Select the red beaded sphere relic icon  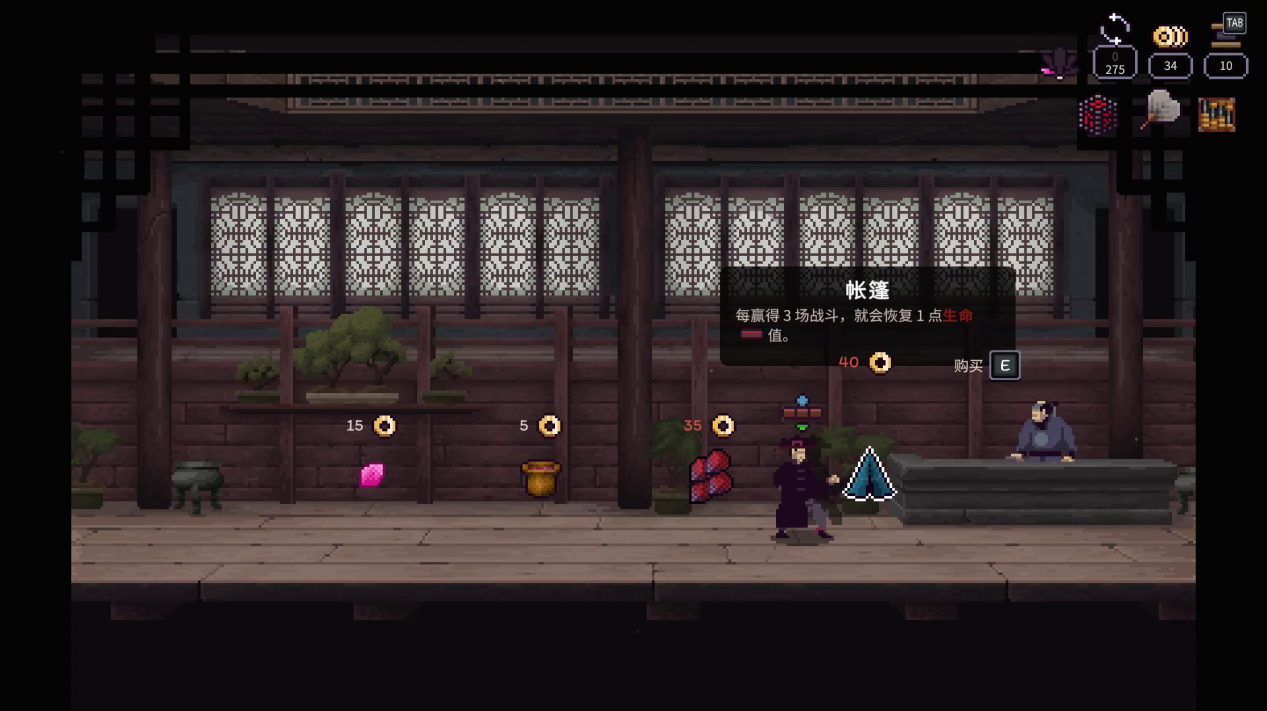click(x=1097, y=114)
